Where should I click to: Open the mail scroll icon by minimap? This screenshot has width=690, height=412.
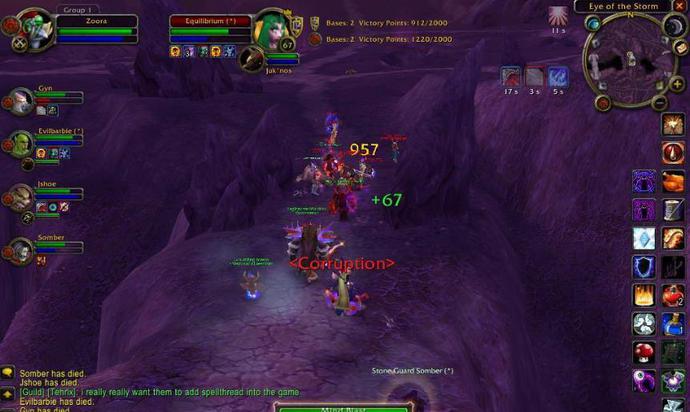(x=681, y=47)
